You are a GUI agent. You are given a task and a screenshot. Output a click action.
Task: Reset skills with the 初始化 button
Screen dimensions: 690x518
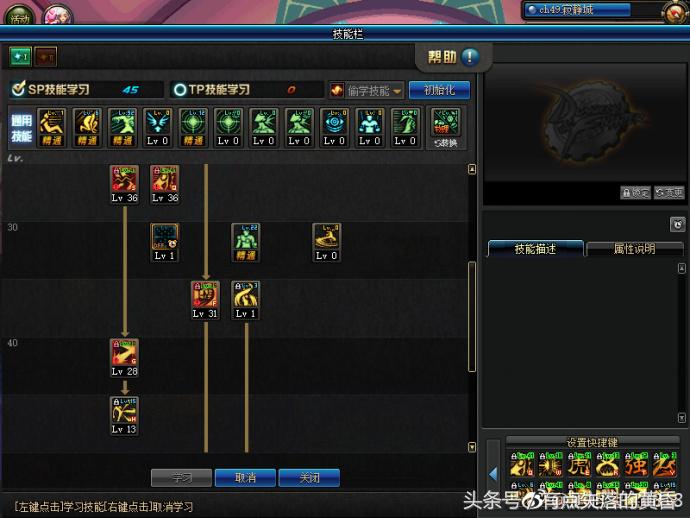tap(439, 90)
